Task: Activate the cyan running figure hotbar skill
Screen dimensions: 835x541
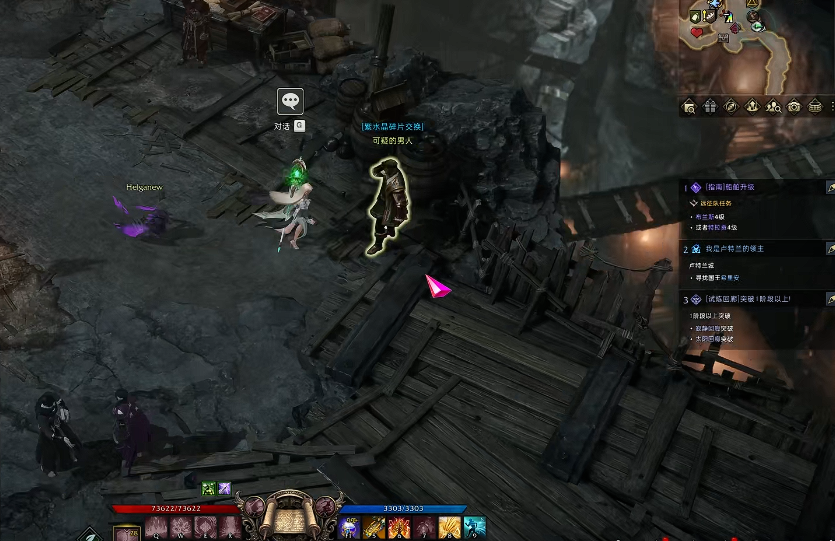Action: coord(474,527)
